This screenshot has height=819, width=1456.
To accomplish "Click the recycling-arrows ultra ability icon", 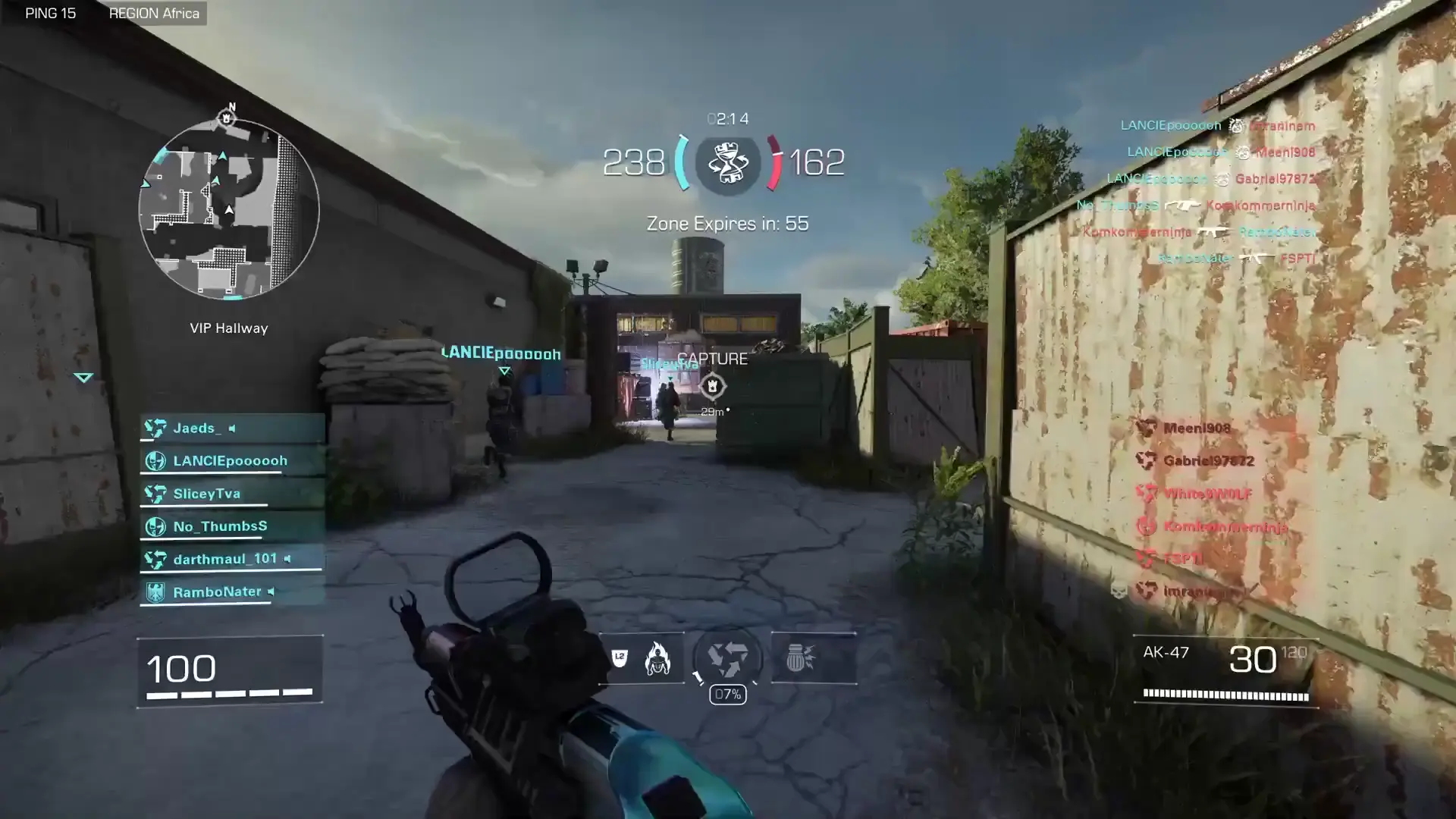I will click(x=727, y=658).
